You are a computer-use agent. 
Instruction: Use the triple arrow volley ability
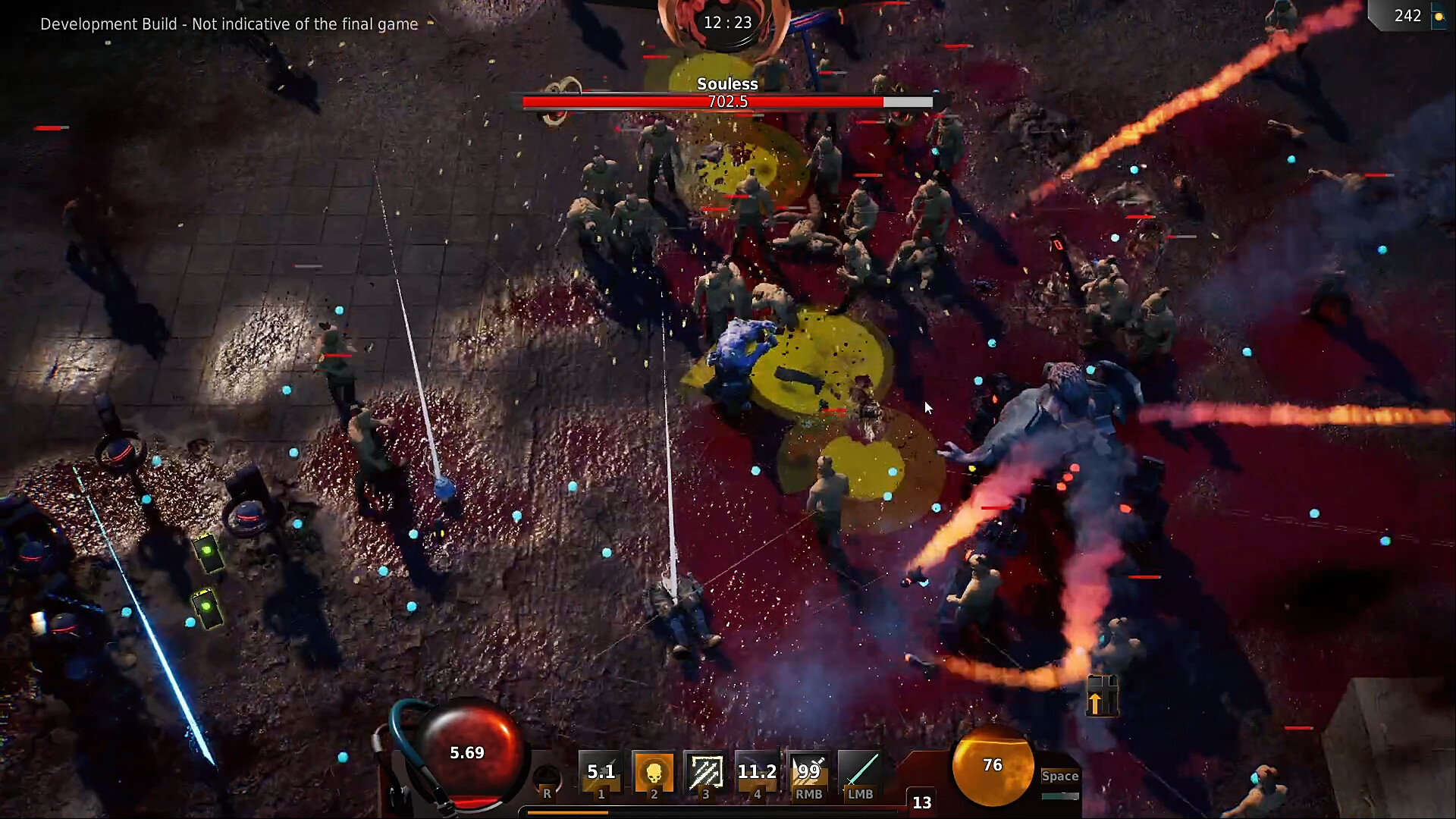point(705,773)
